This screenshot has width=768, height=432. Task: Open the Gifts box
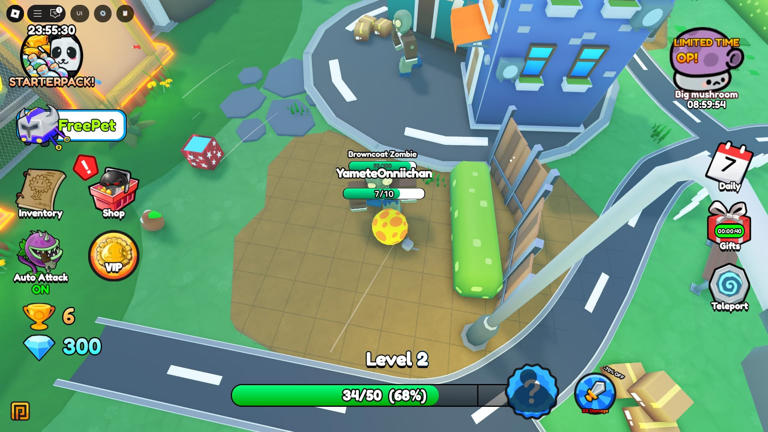tap(729, 226)
